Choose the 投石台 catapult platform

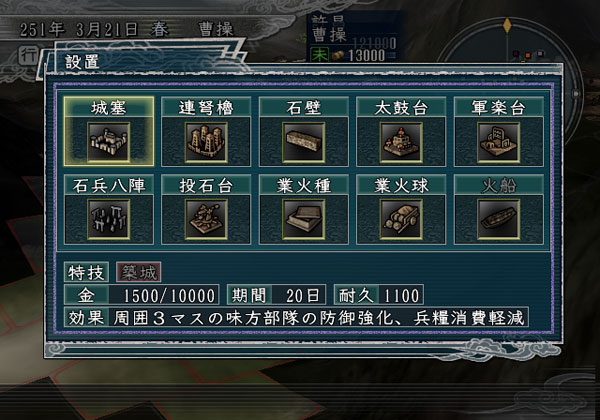tap(207, 209)
